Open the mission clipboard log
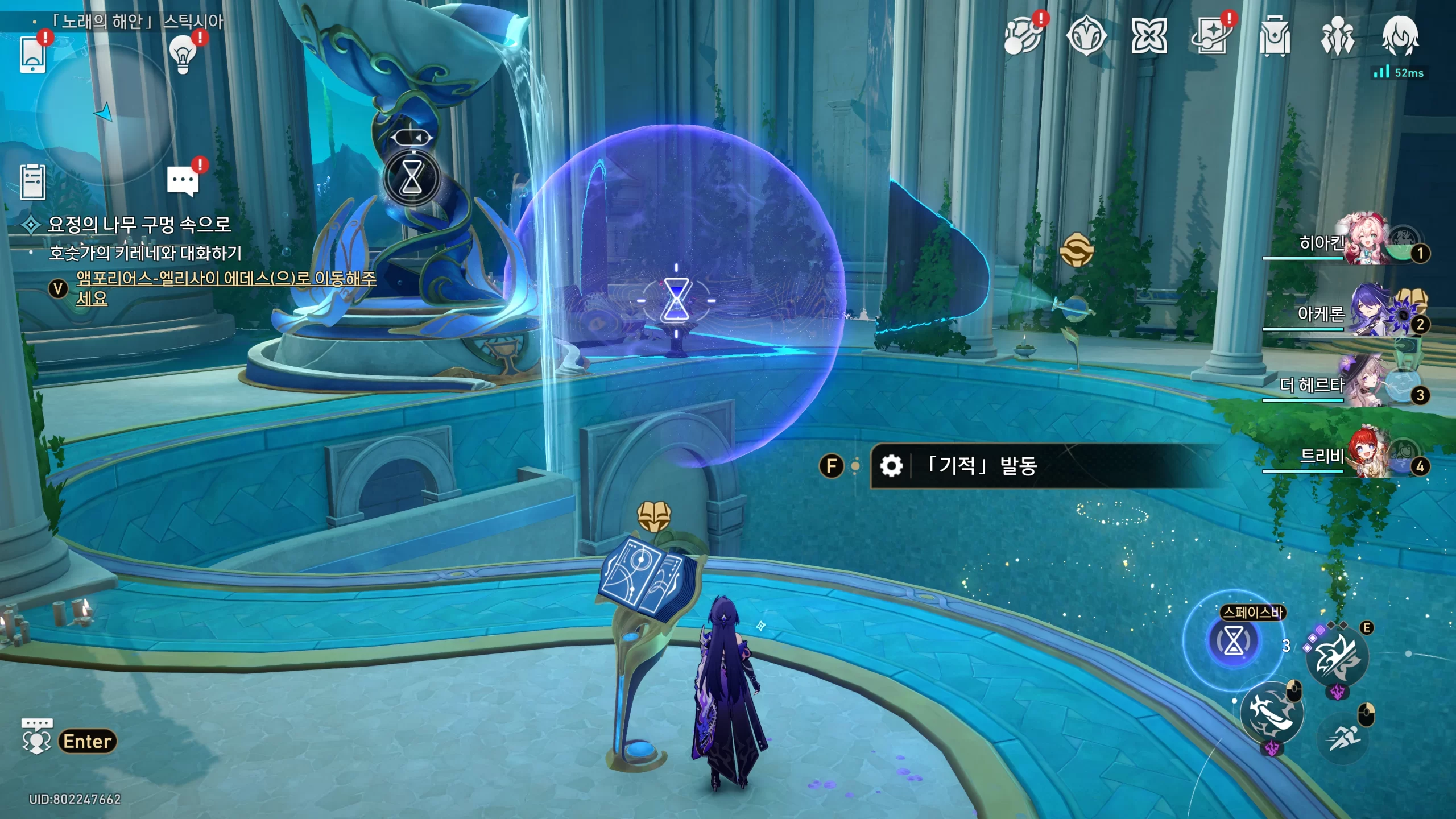This screenshot has width=1456, height=819. click(x=32, y=182)
